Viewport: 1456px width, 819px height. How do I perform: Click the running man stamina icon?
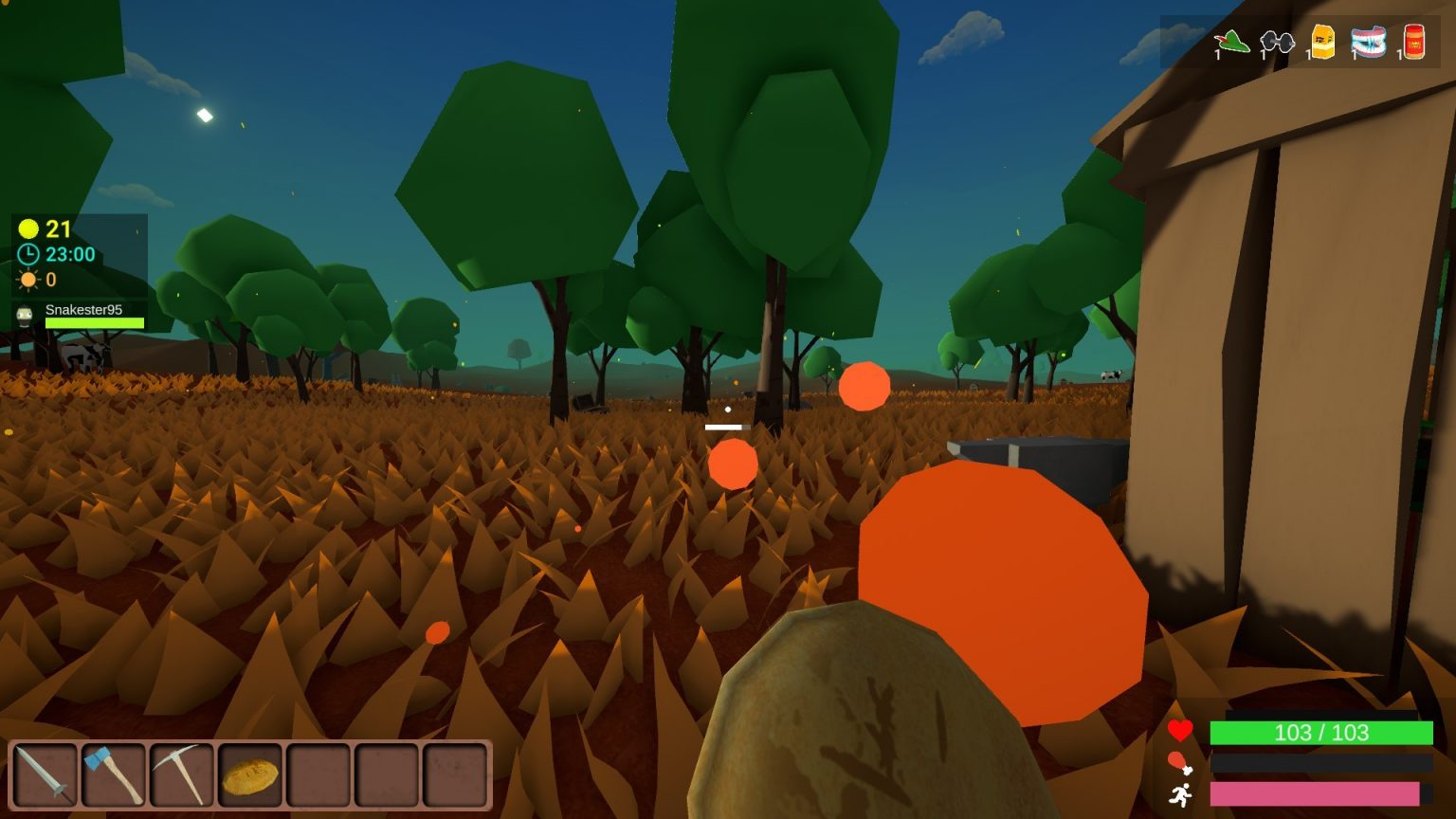click(1181, 792)
